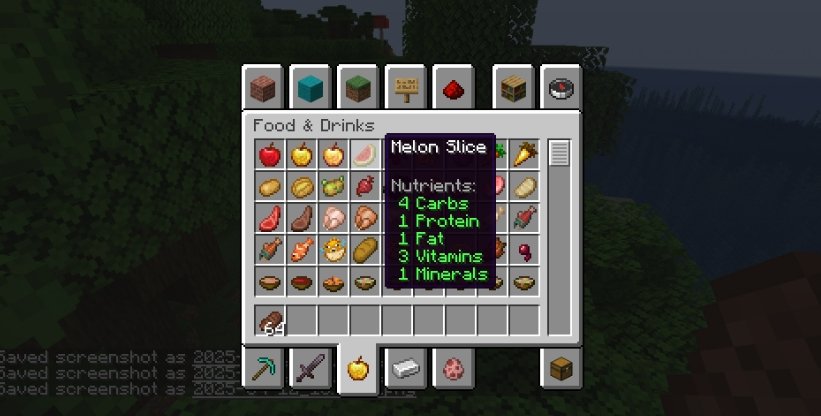Pick the golden carrot item
Screen dimensions: 821x416
(525, 155)
